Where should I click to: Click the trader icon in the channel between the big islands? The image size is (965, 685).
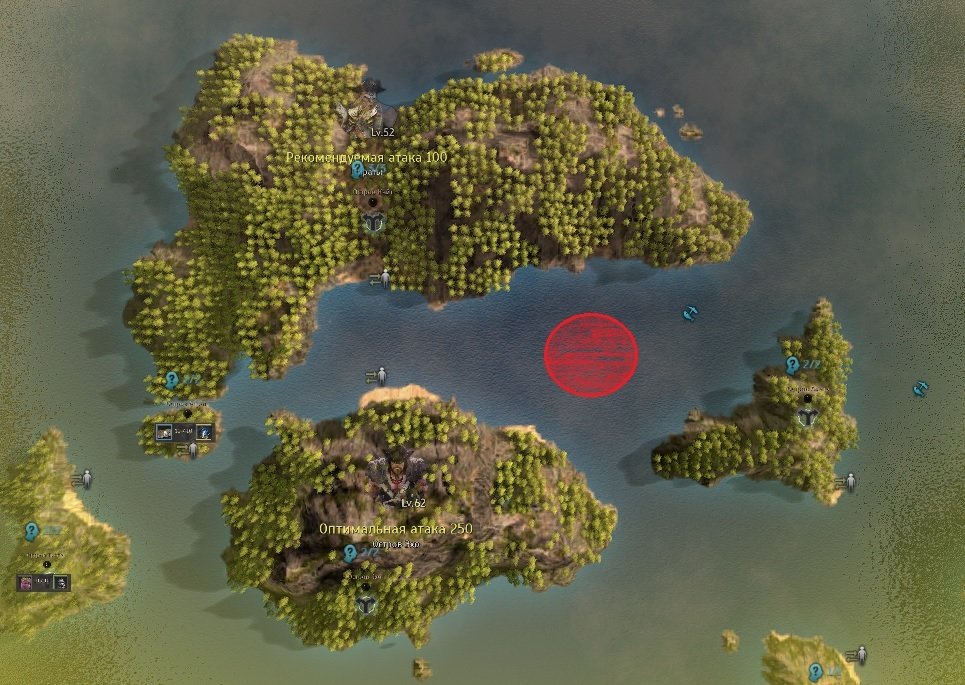click(x=377, y=376)
